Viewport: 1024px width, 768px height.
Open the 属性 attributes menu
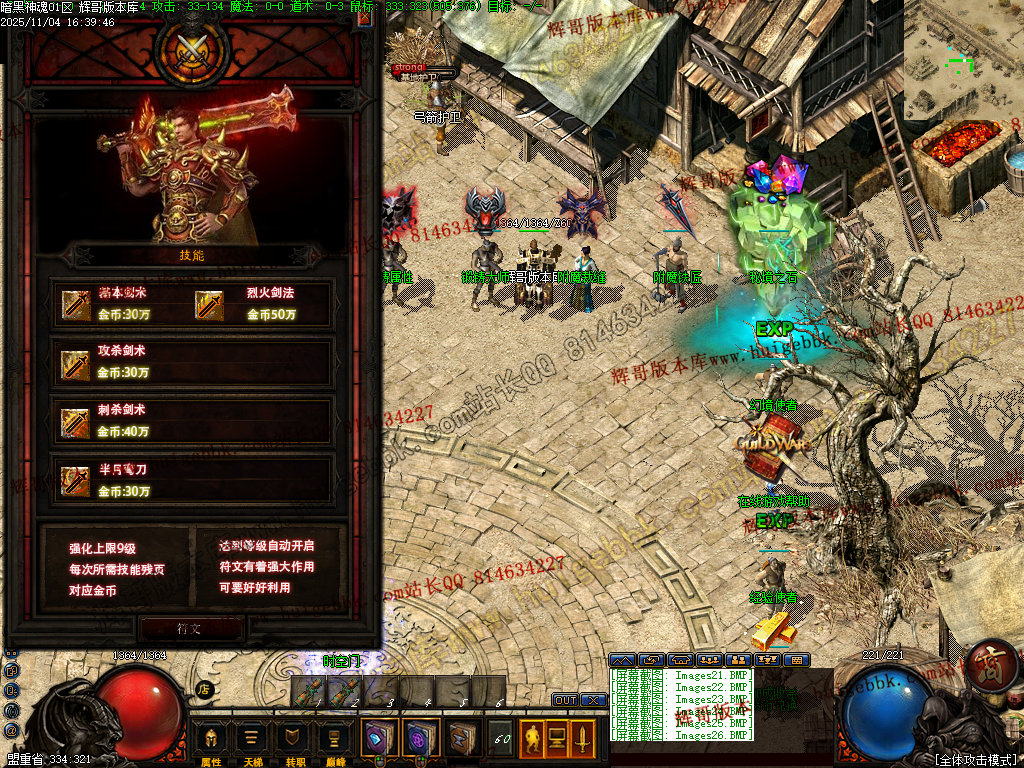click(211, 741)
